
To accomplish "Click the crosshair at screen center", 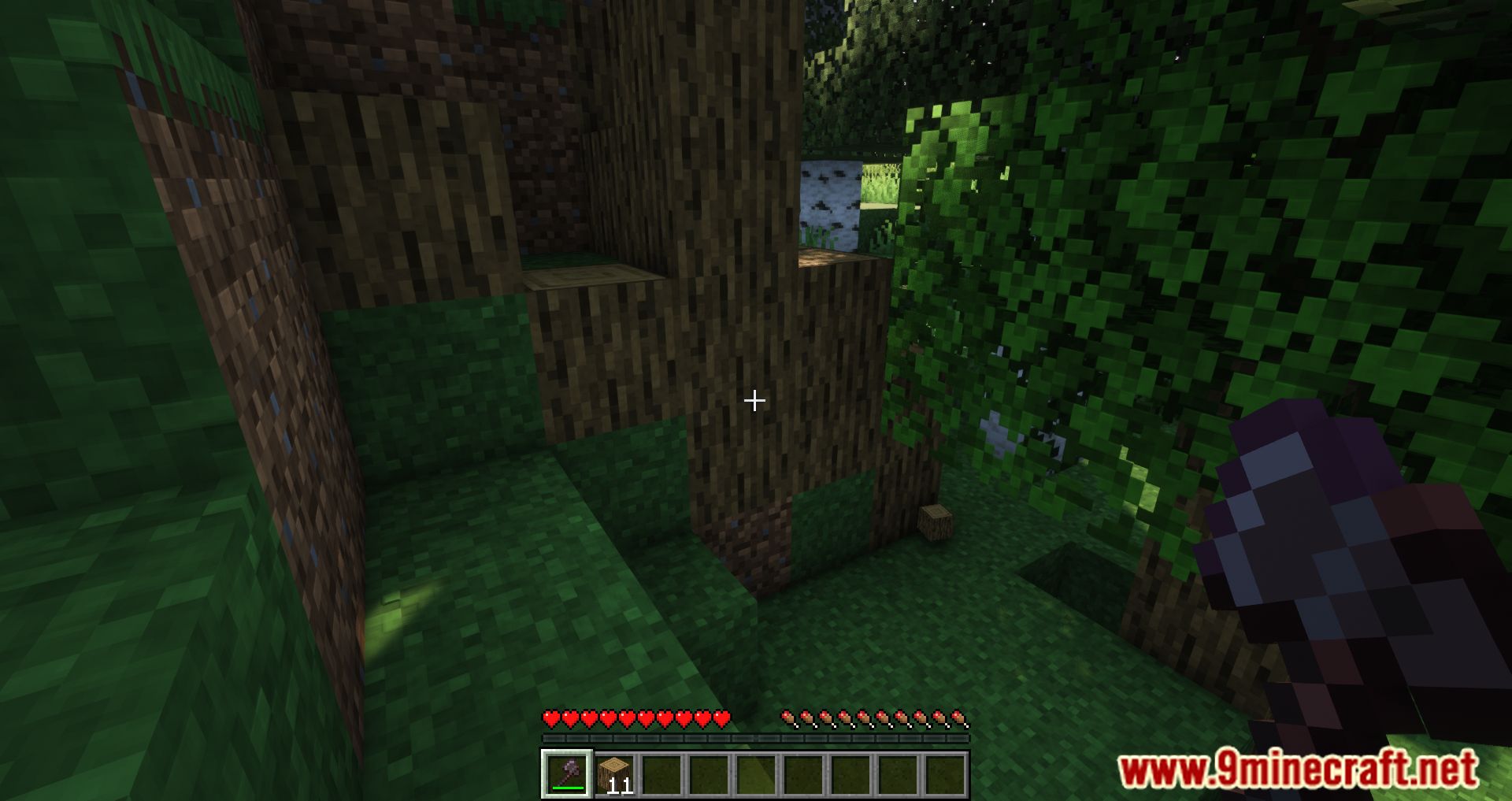I will (754, 402).
